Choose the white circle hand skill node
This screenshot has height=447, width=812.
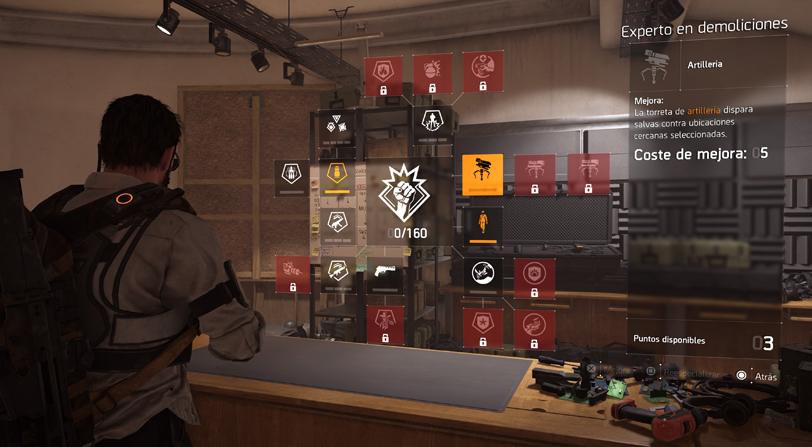click(x=482, y=273)
